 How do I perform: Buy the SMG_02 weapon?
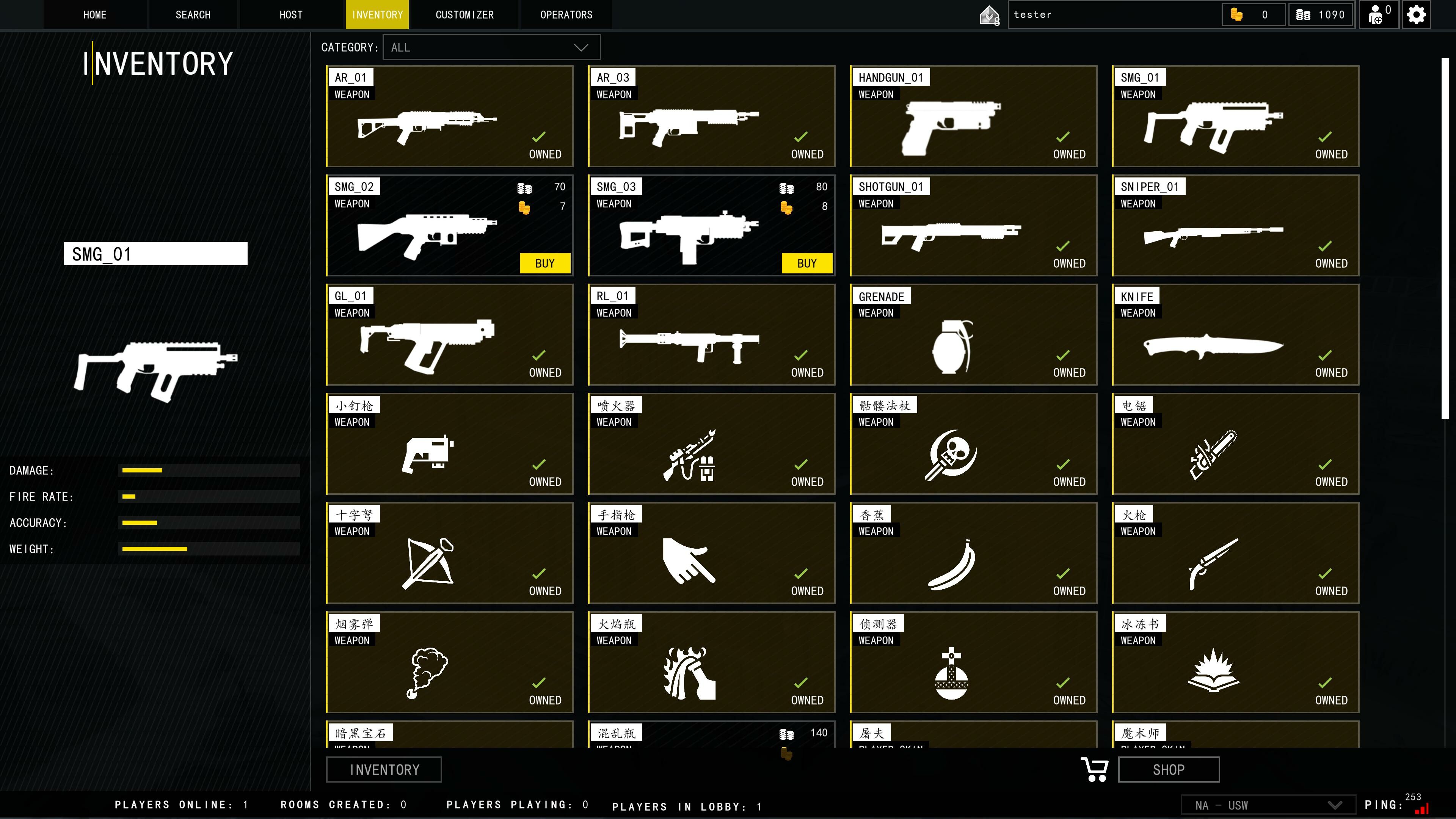[x=544, y=262]
